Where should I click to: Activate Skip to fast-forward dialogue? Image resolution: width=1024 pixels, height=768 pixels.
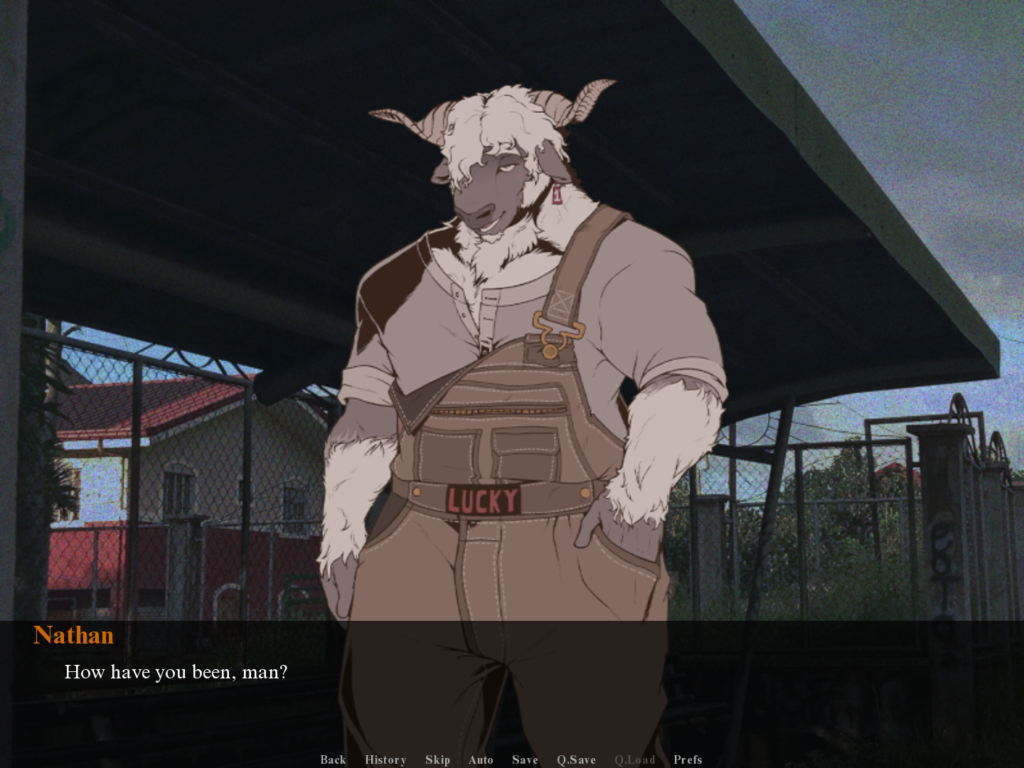437,760
